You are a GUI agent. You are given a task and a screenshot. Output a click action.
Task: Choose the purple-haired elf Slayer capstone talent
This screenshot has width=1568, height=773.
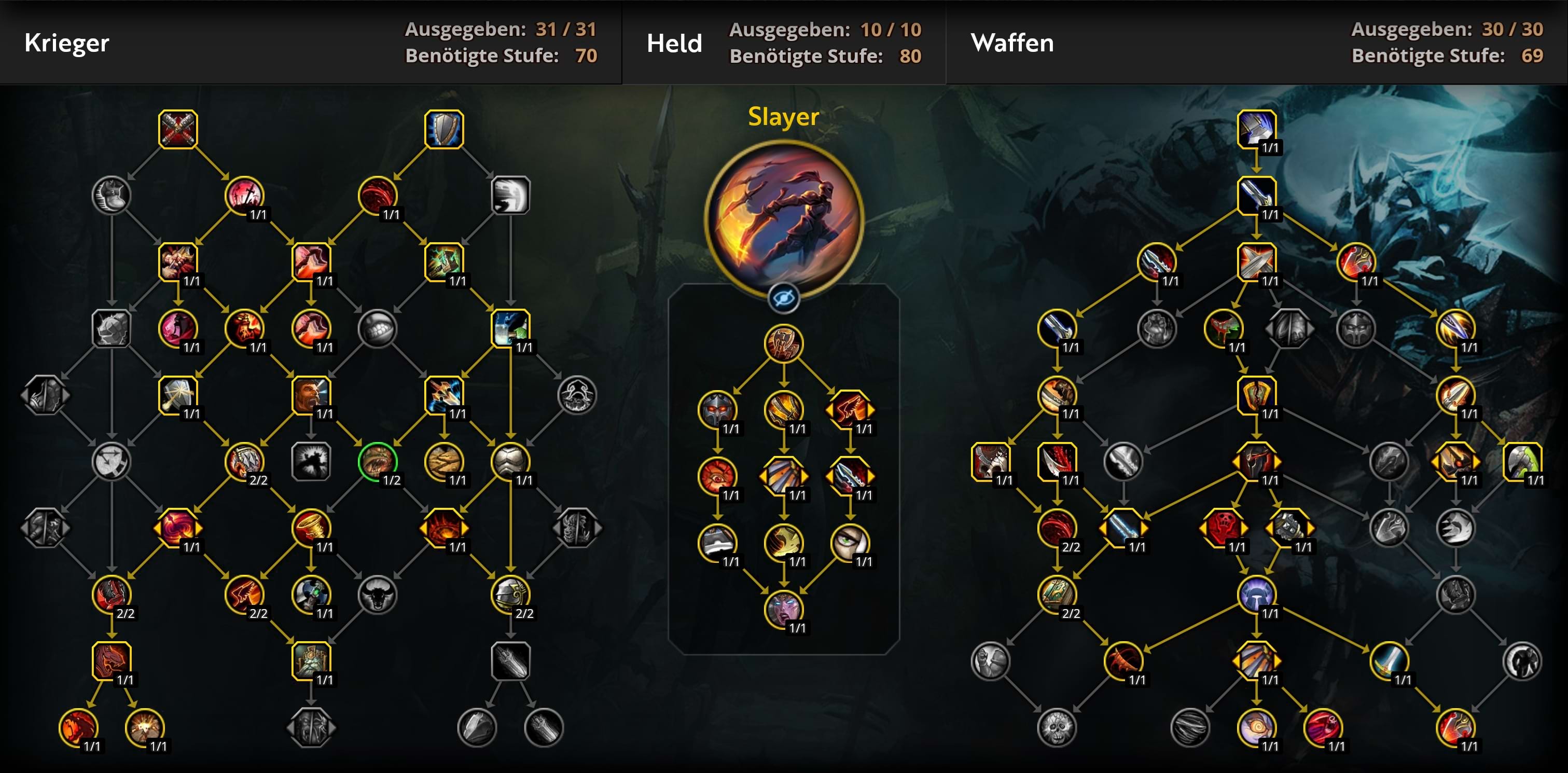click(x=783, y=609)
